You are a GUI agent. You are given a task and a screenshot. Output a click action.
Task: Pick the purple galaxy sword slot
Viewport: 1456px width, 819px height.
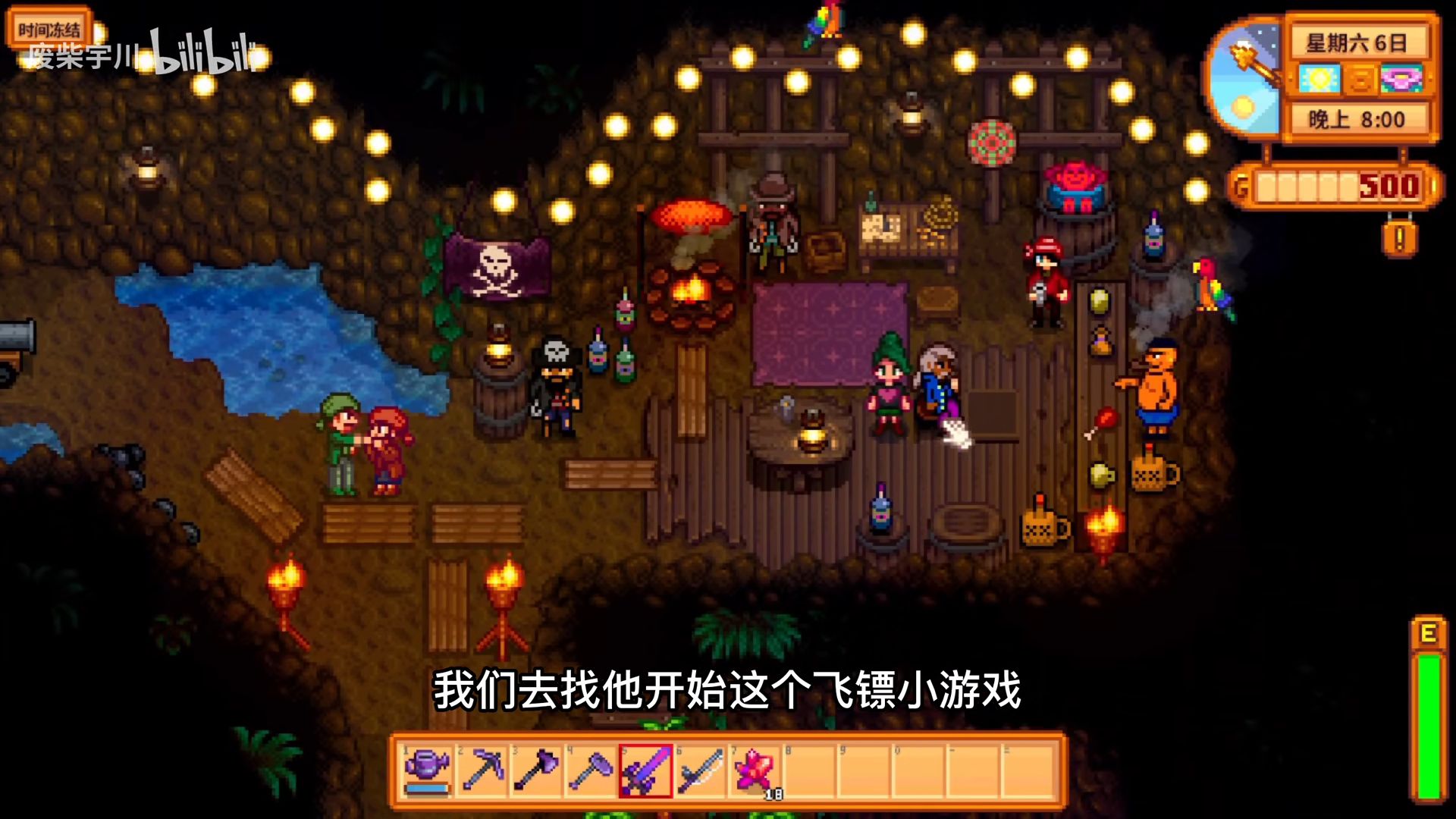point(645,769)
